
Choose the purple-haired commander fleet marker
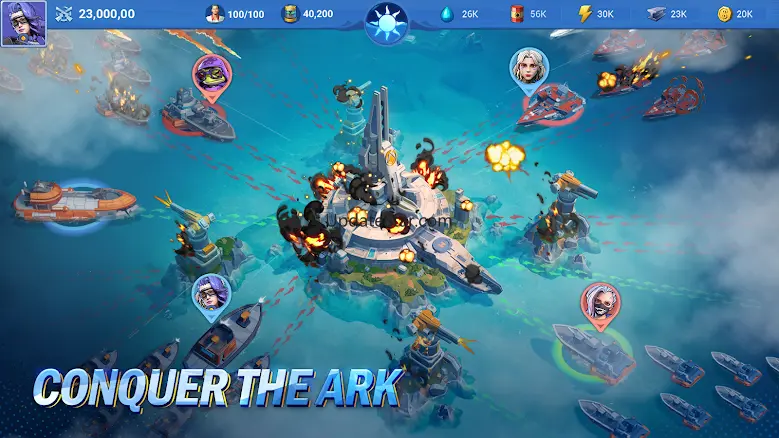[x=211, y=294]
